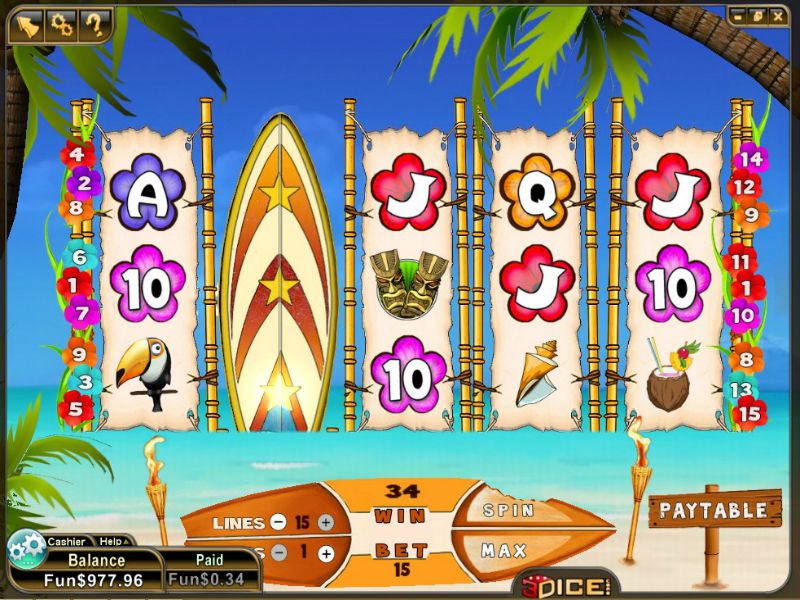The height and width of the screenshot is (600, 800).
Task: Open settings via the top gear button
Action: [x=61, y=24]
